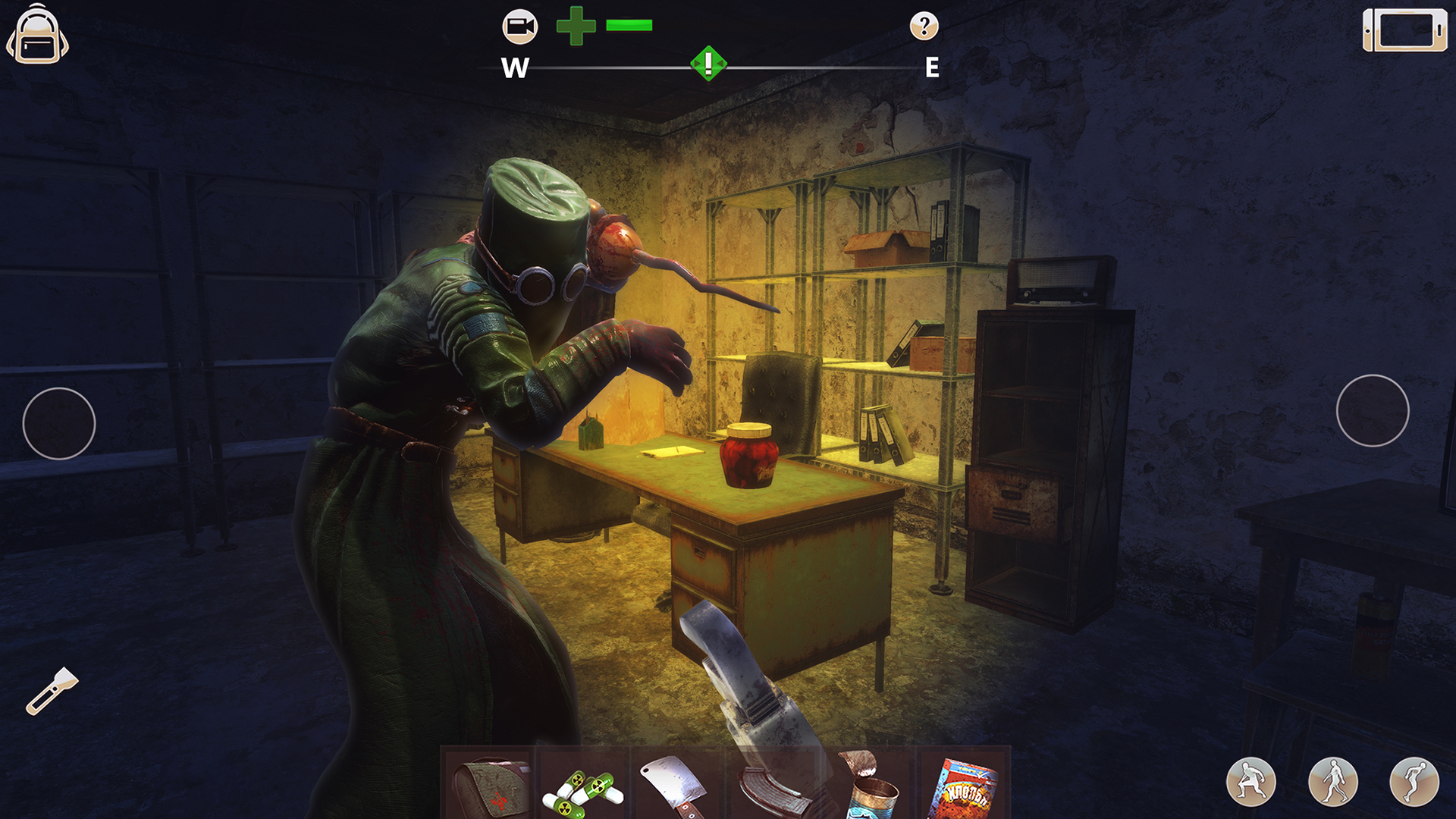Screen dimensions: 1456x819
Task: Tap the exclamation marker on the compass
Action: coord(707,64)
